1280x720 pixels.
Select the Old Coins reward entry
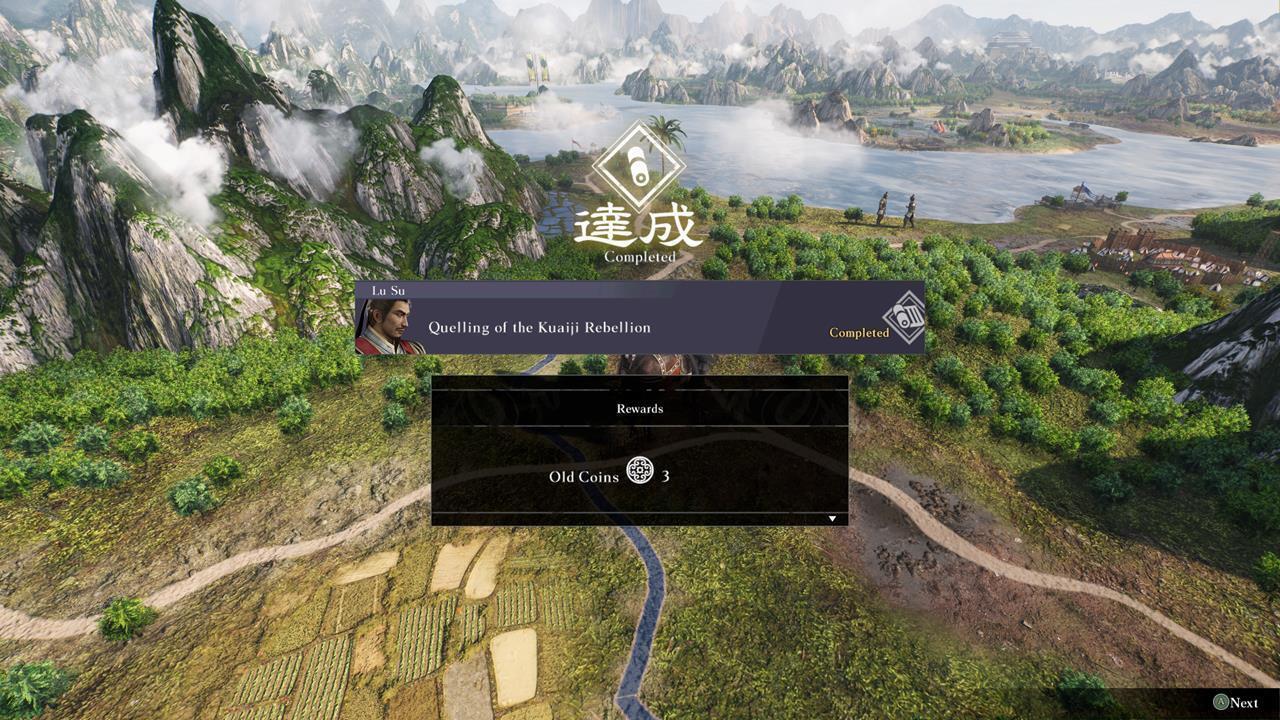coord(610,476)
